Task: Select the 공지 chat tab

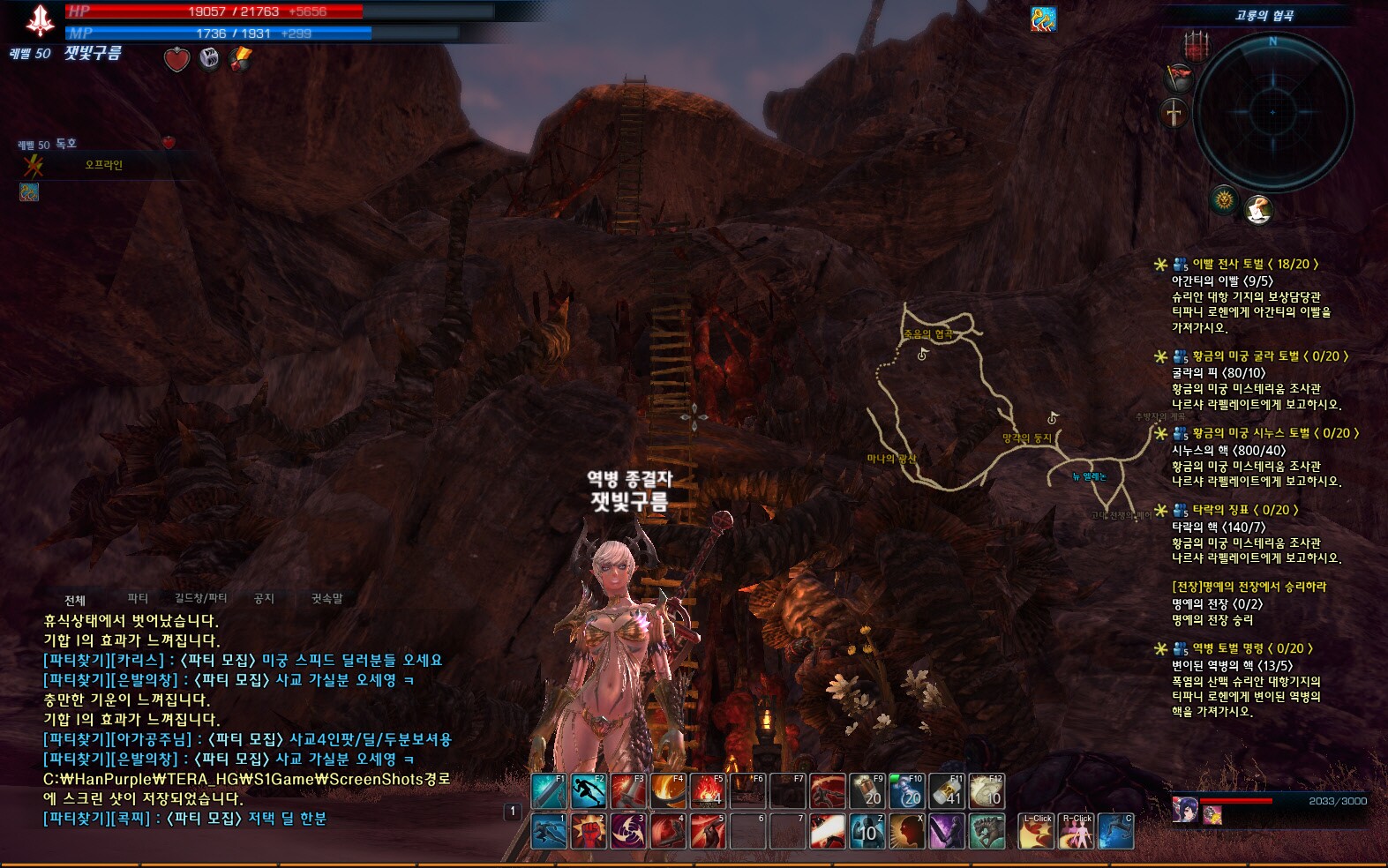Action: click(x=264, y=599)
